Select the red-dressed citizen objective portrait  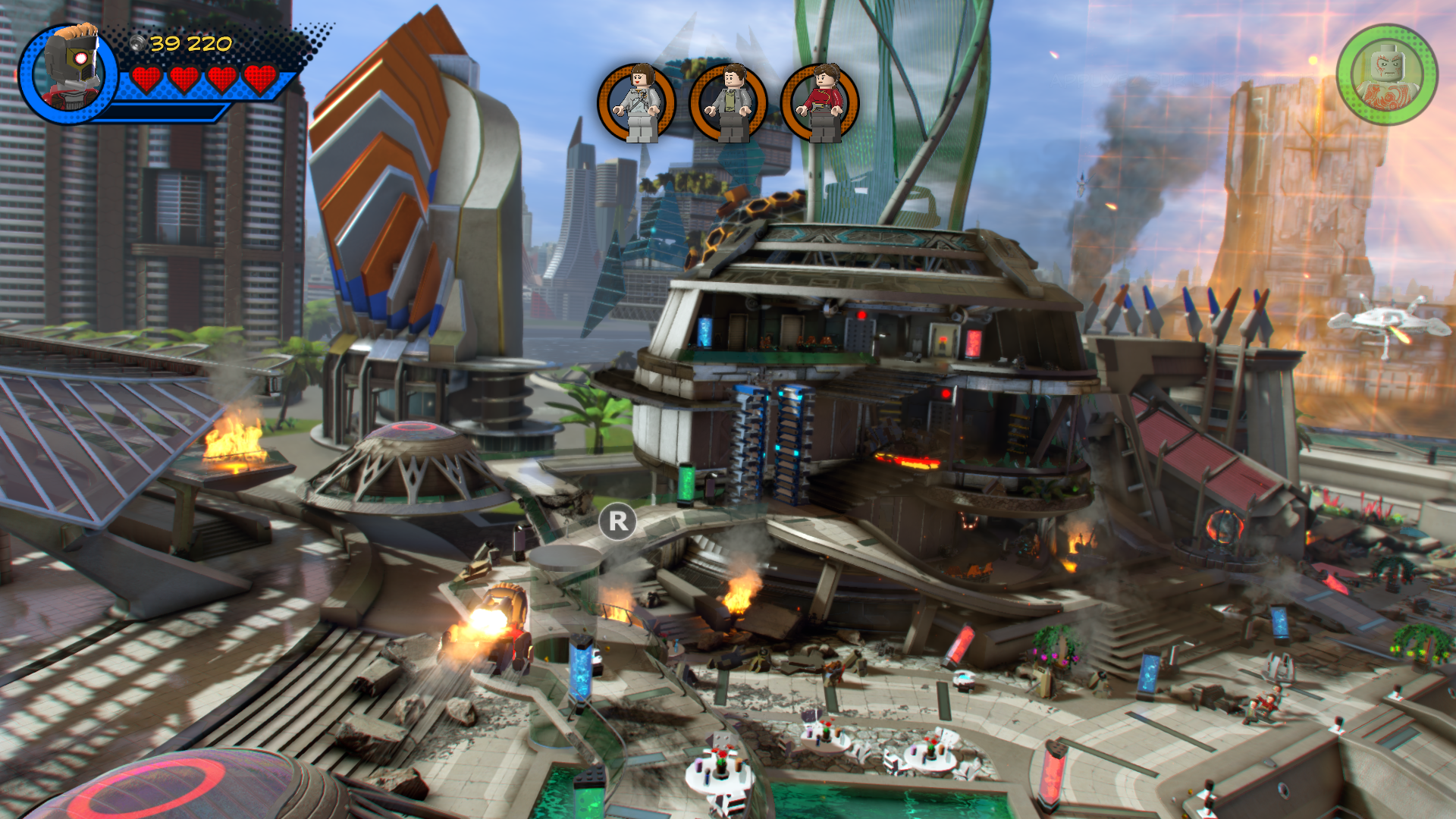tap(820, 102)
